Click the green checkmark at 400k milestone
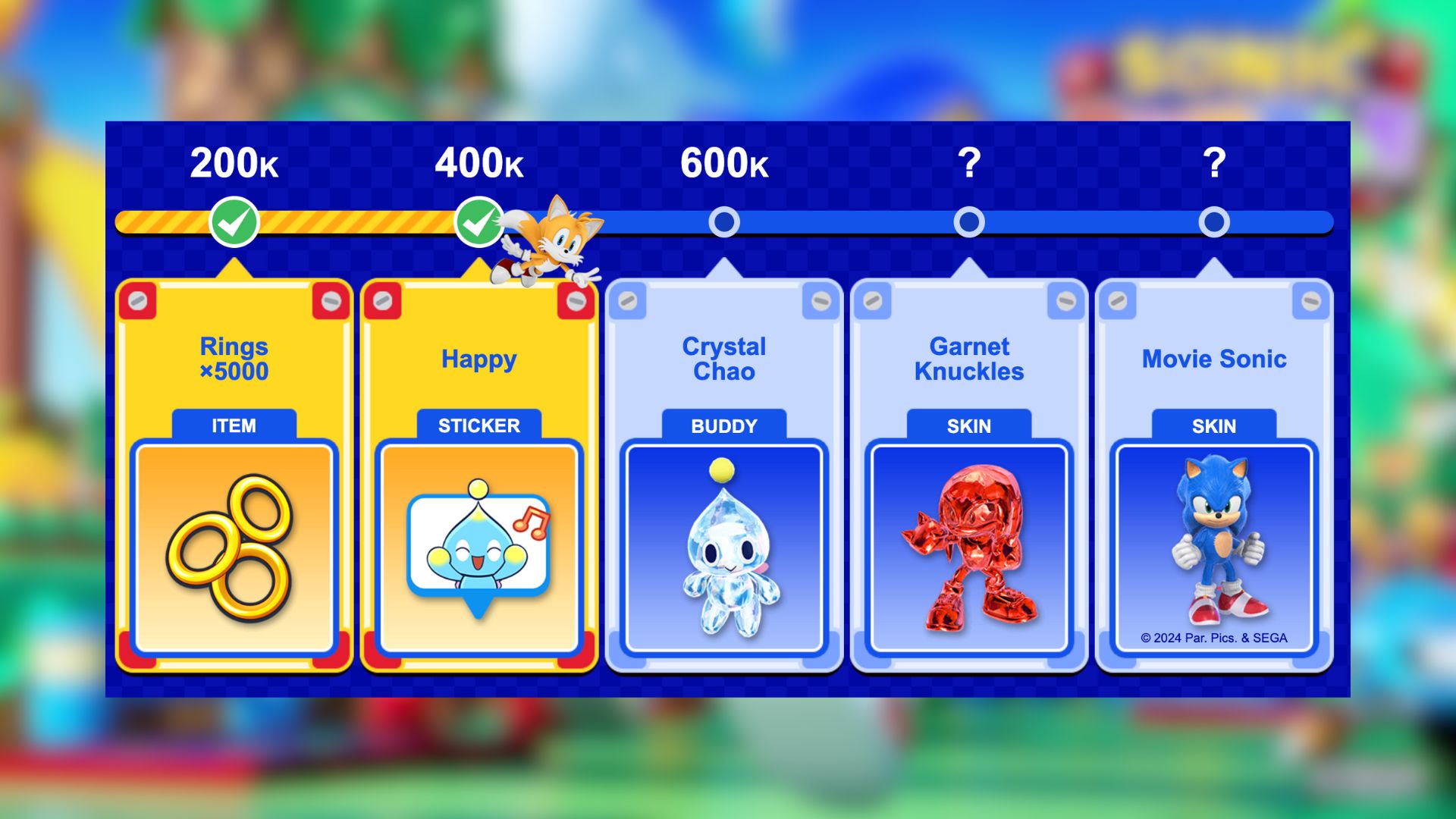 480,222
